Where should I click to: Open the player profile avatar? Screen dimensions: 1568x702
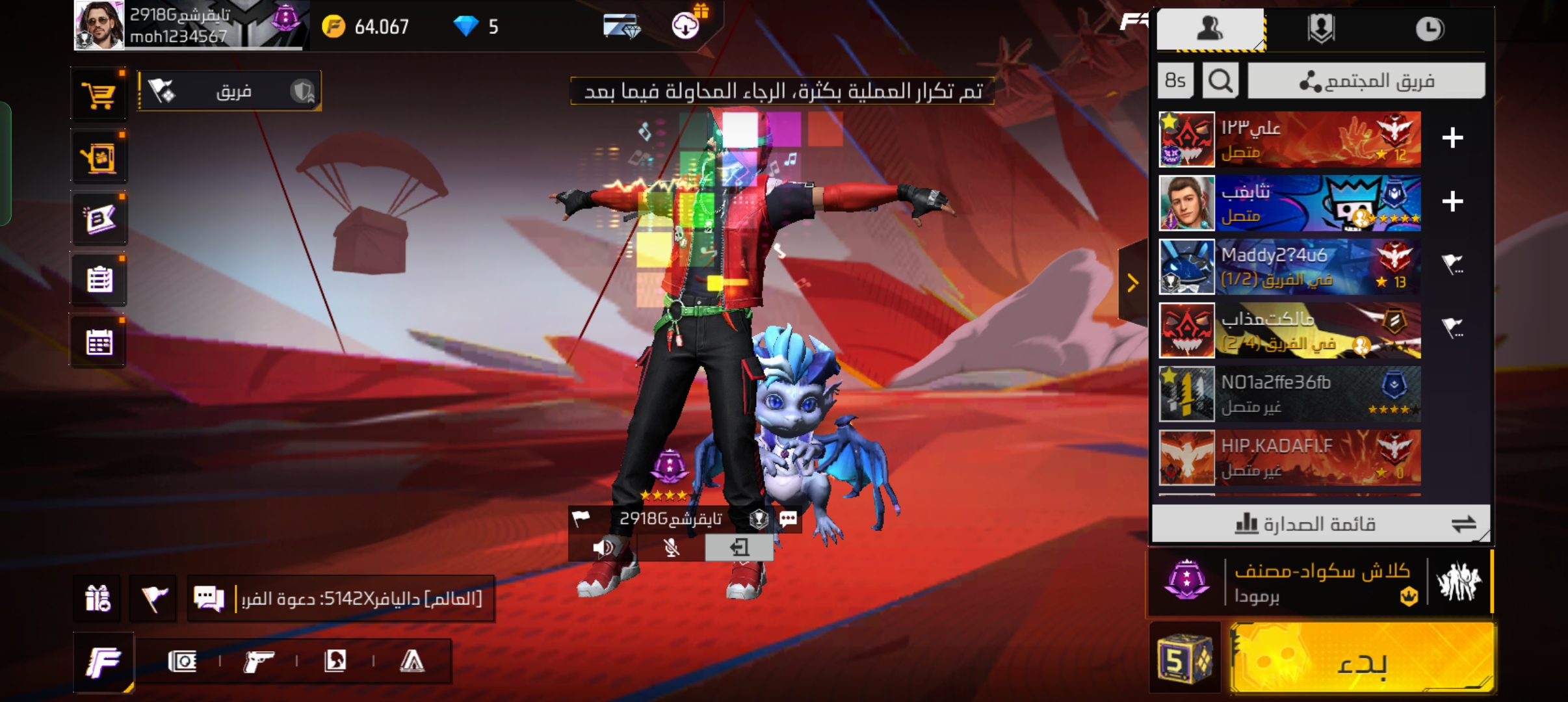(99, 26)
